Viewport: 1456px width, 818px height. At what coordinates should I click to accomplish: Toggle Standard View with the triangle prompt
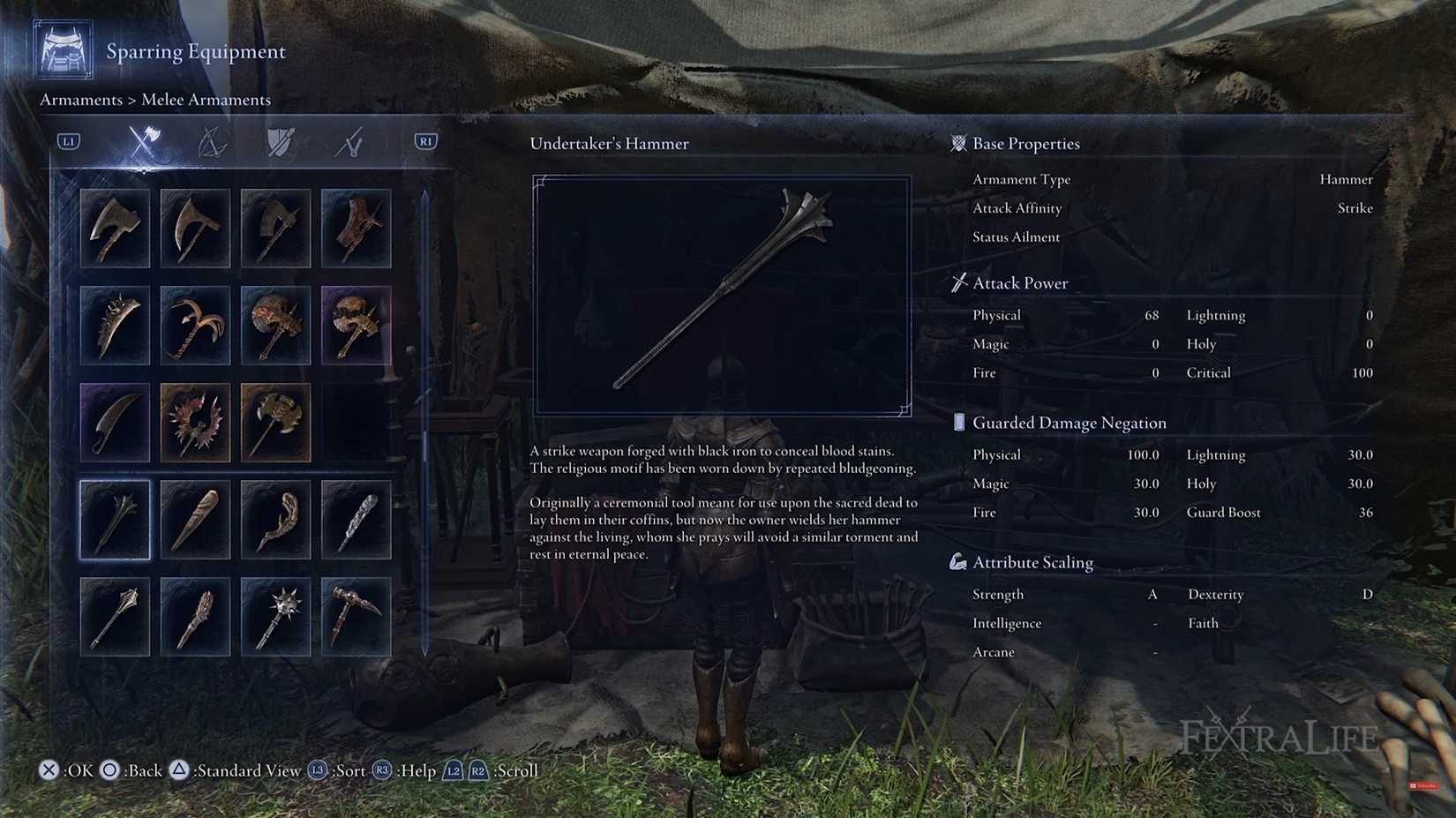point(180,770)
